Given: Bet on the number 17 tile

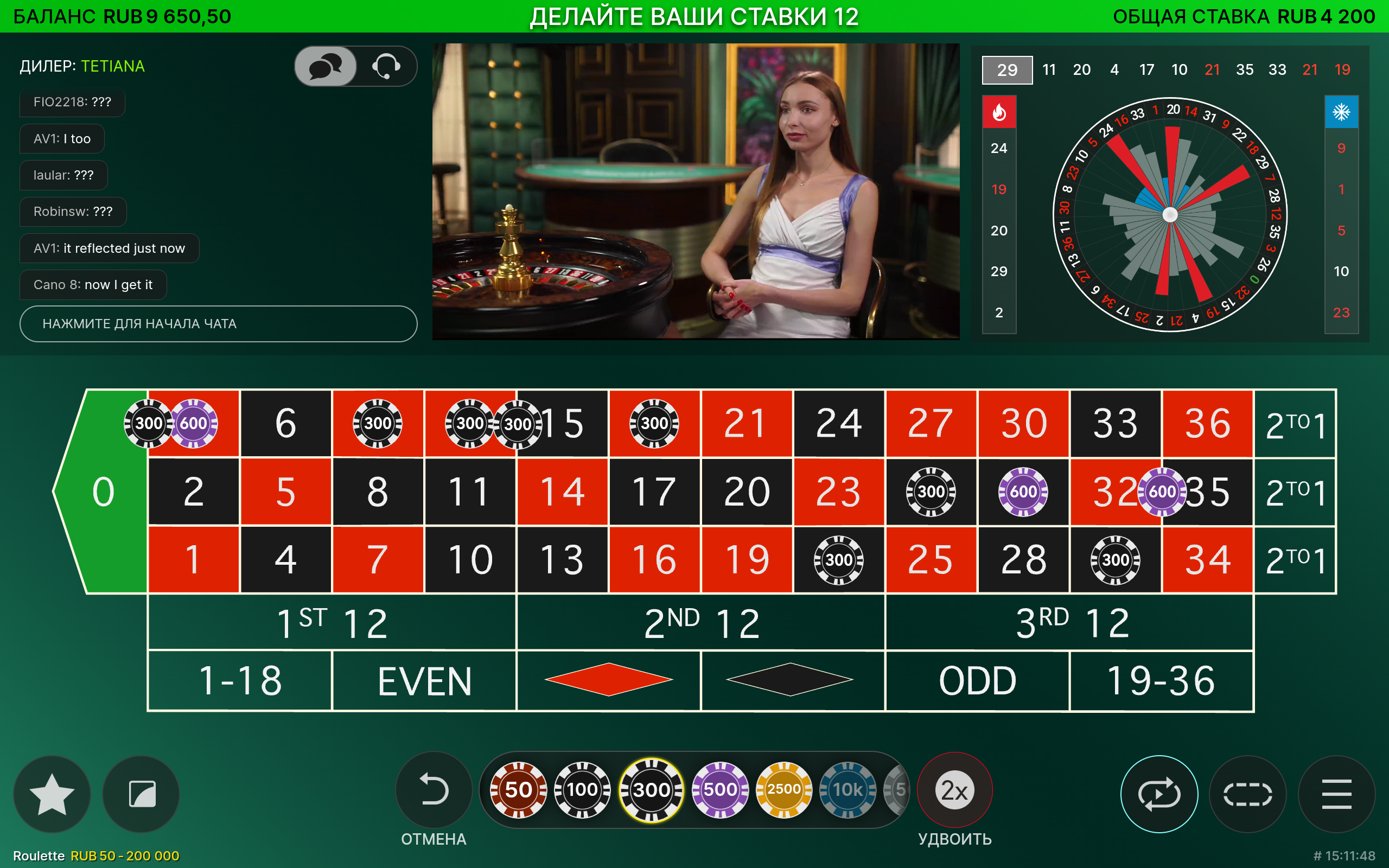Looking at the screenshot, I should 654,492.
